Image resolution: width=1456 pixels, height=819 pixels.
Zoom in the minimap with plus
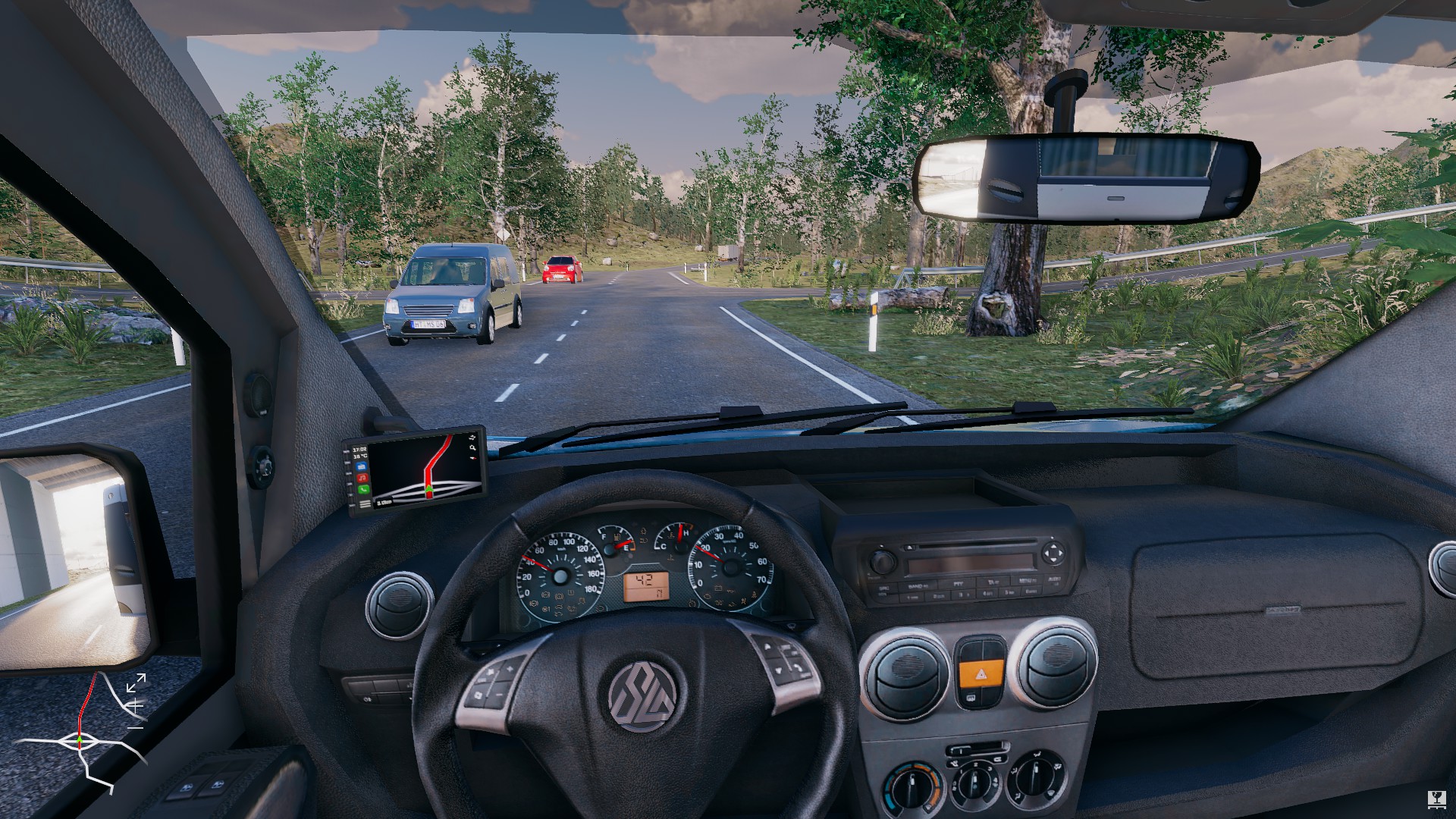coord(136,705)
